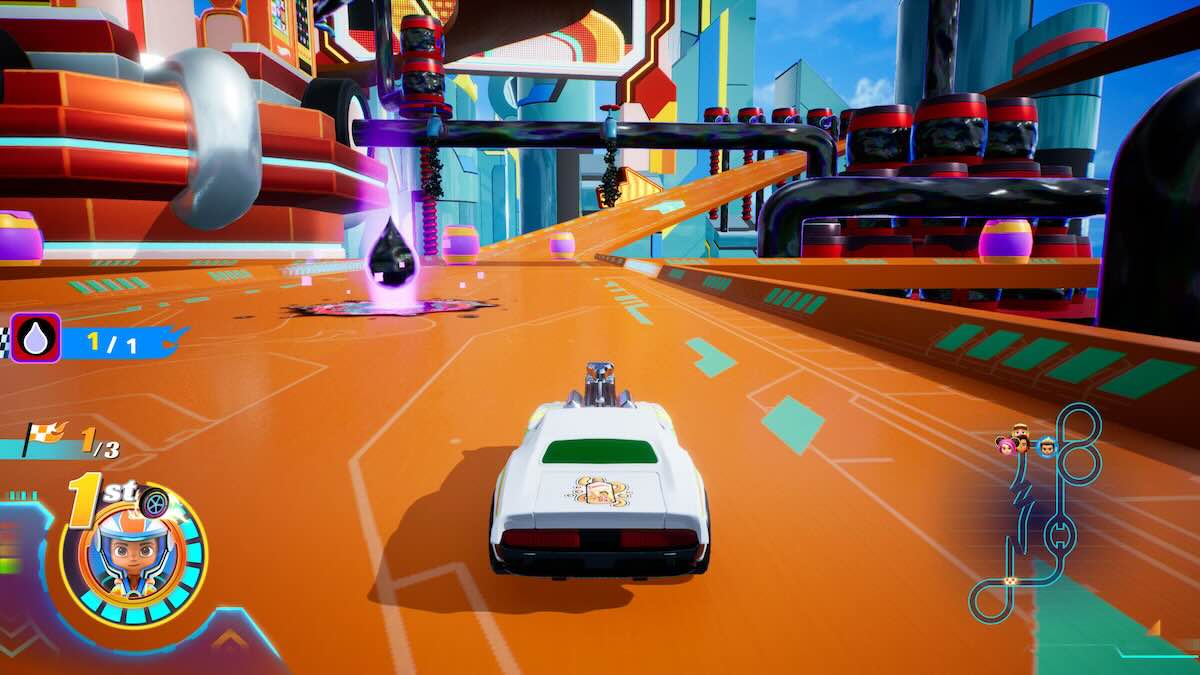Click the checkered flag lap icon
Screen dimensions: 1200x675
click(x=44, y=436)
